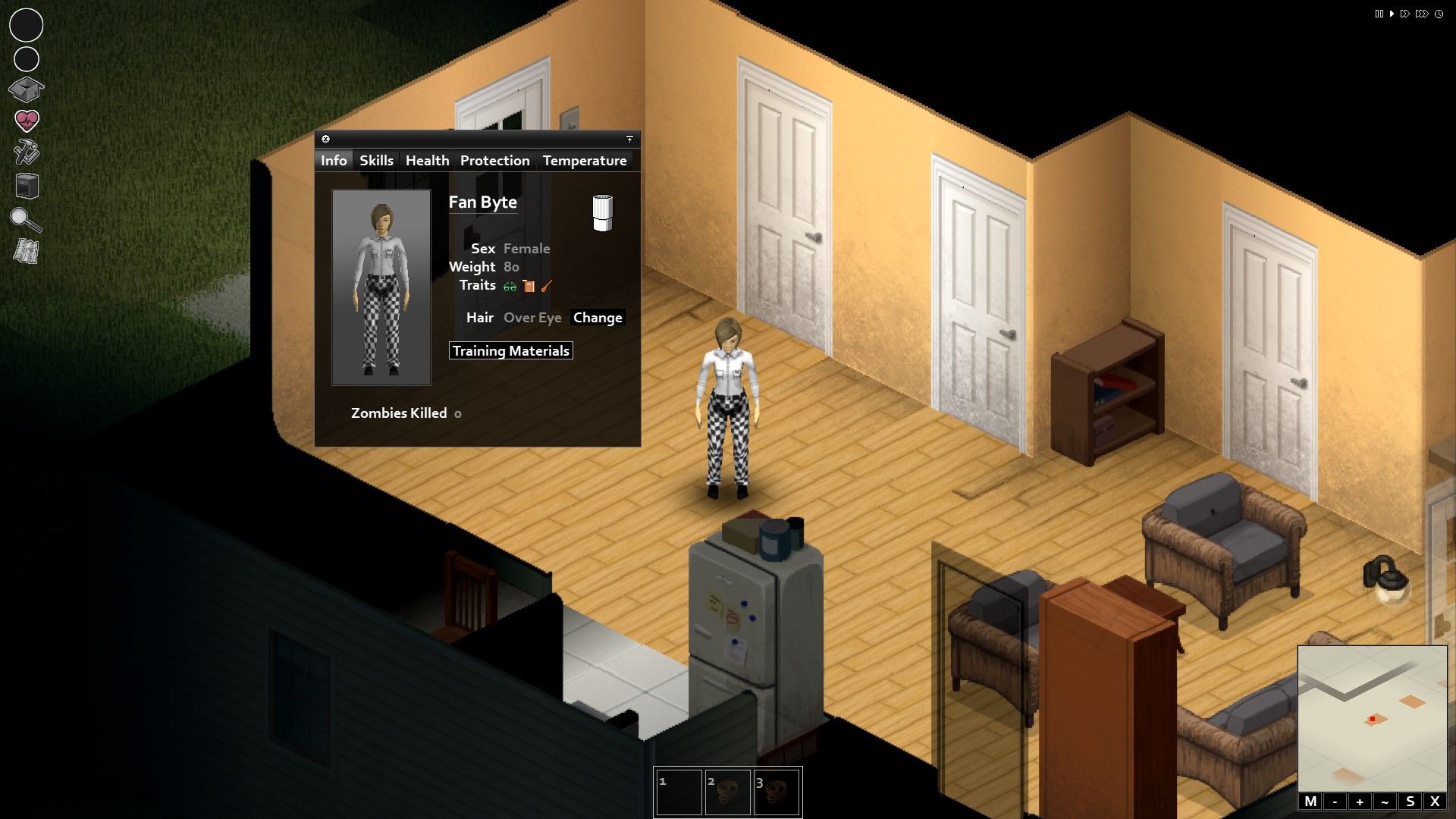Open the inventory box icon
The image size is (1456, 819).
27,89
